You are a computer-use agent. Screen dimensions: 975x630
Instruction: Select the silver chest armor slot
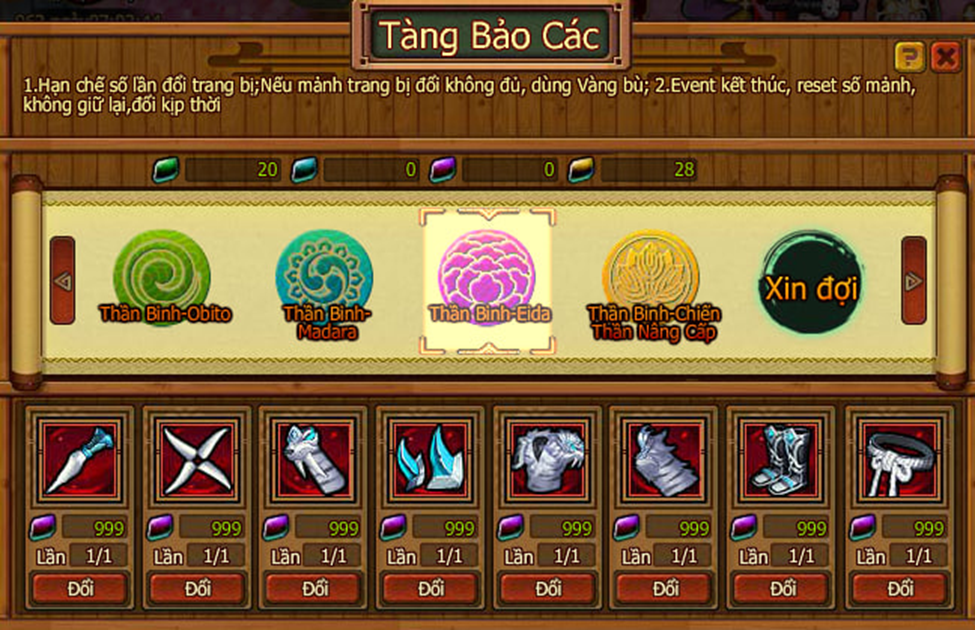pyautogui.click(x=546, y=459)
